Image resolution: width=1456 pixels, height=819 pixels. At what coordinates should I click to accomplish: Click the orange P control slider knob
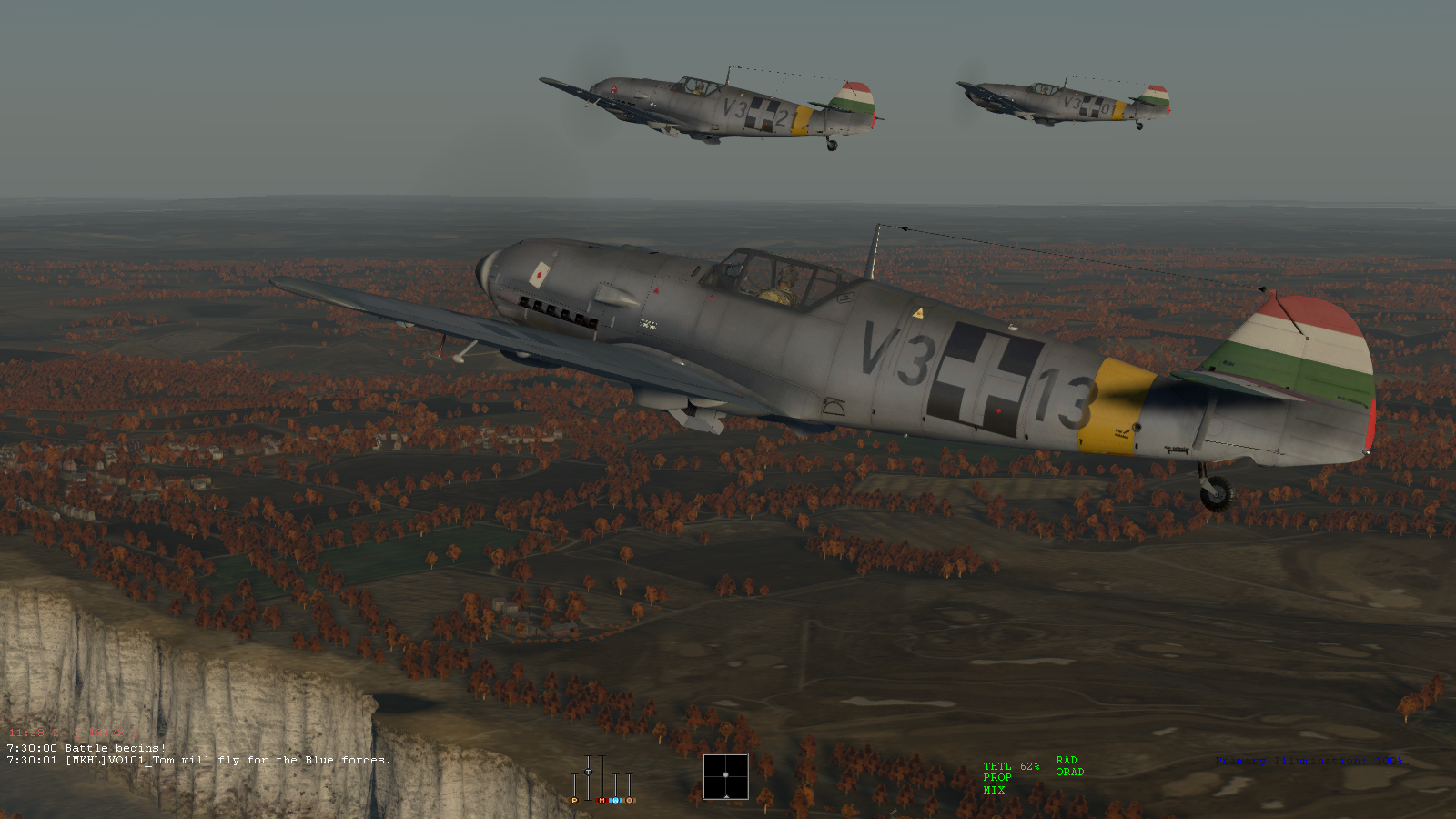[574, 800]
